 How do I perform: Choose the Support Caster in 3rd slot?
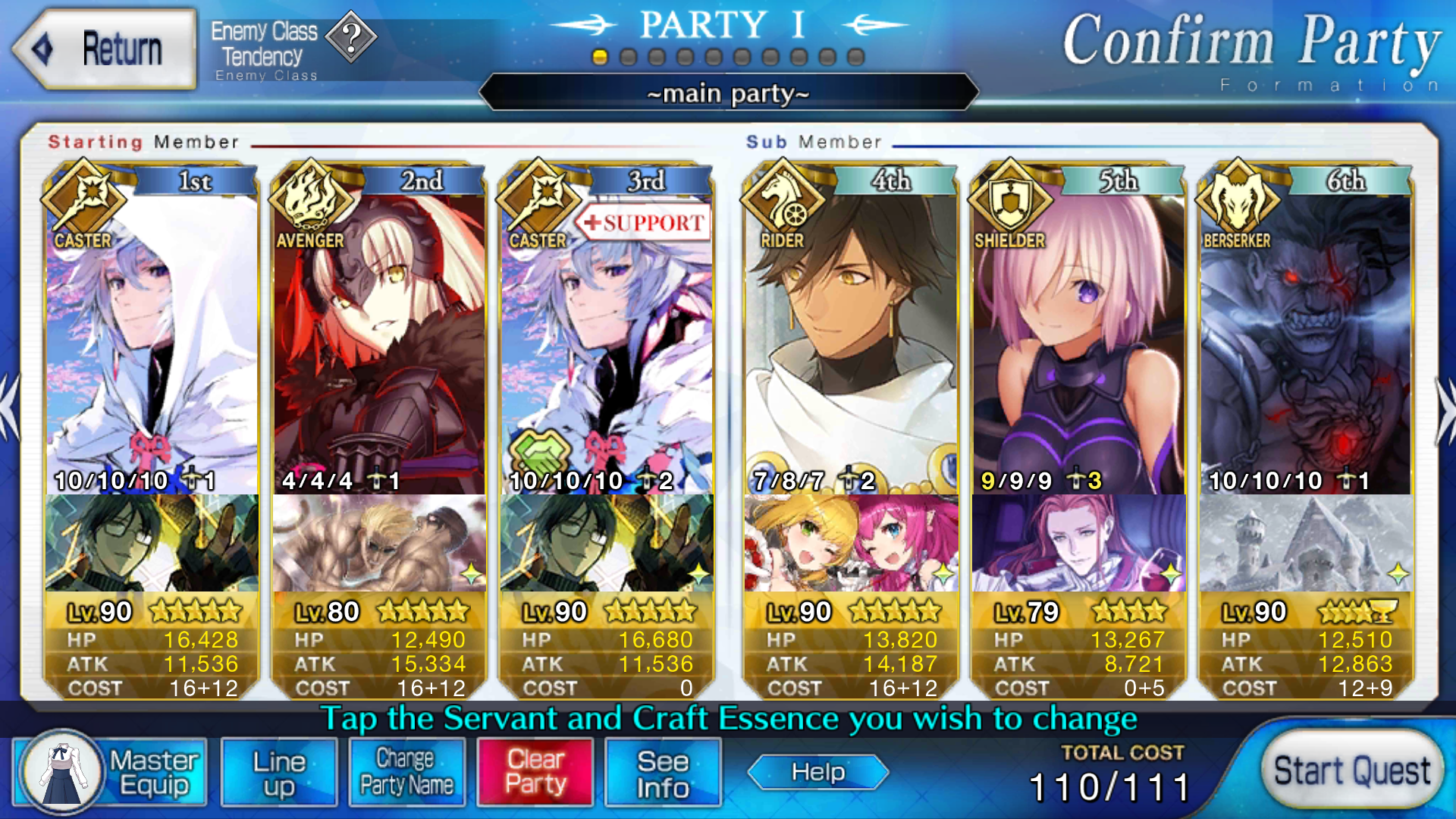pyautogui.click(x=607, y=341)
